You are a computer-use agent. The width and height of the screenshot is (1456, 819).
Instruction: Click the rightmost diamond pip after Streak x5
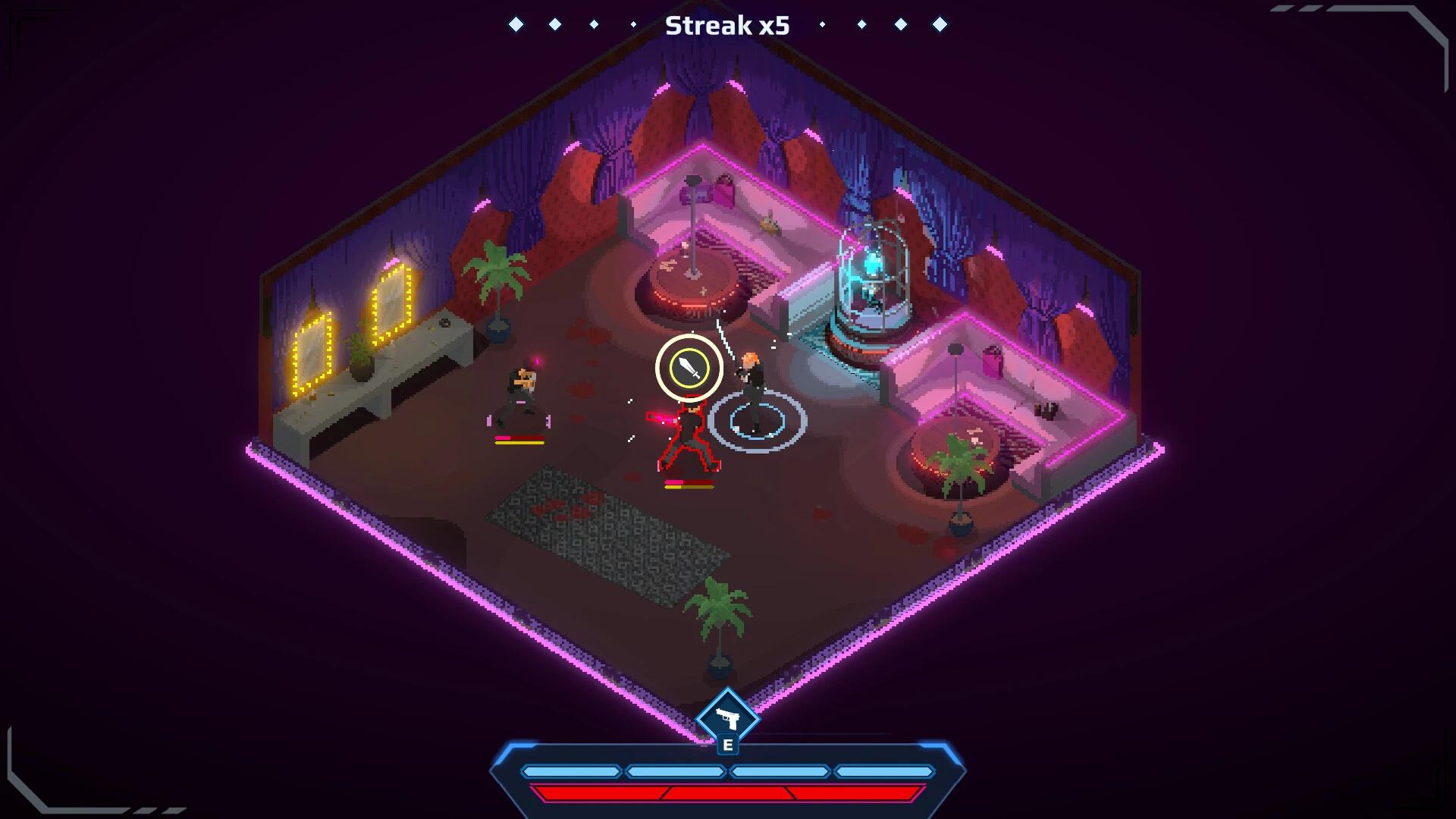pos(938,24)
